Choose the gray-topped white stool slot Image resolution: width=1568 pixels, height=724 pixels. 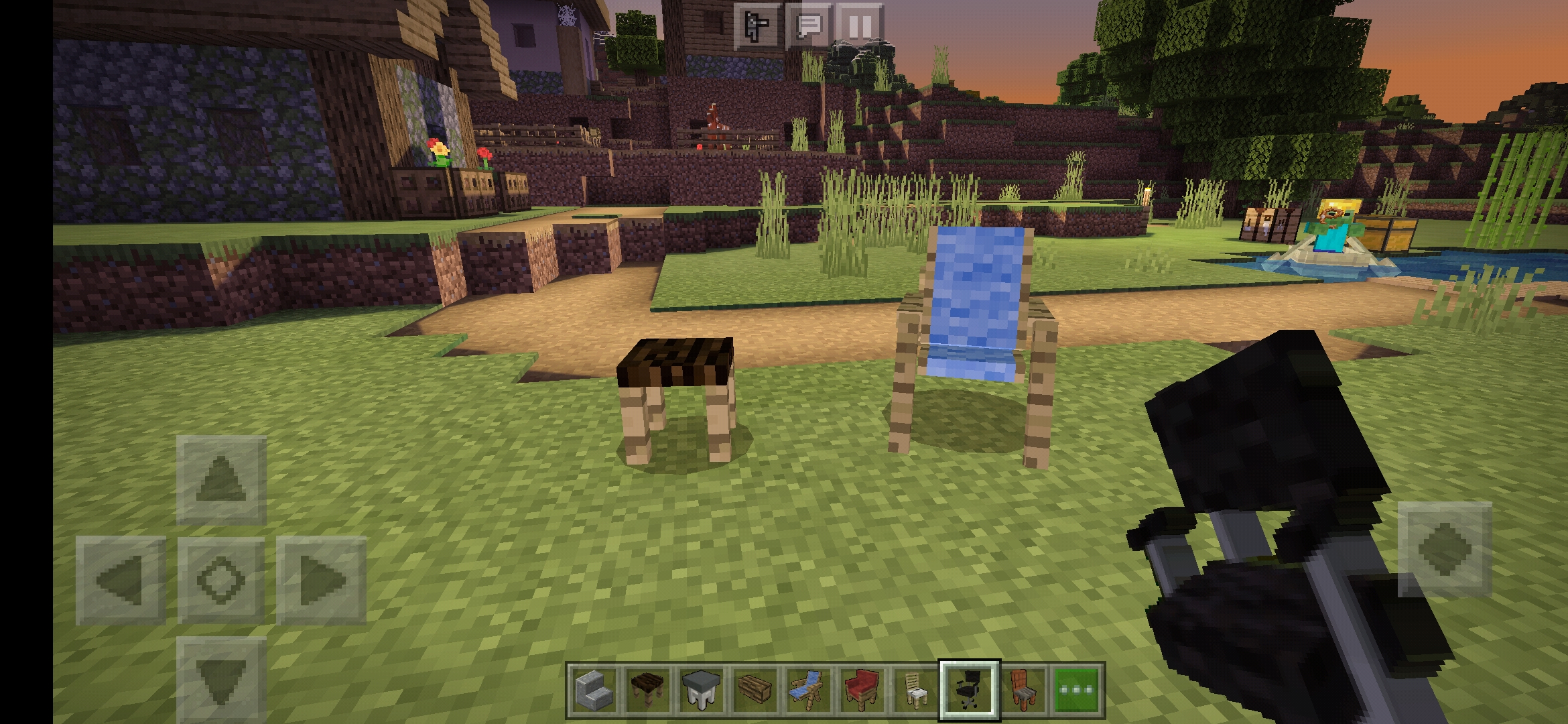pyautogui.click(x=701, y=690)
